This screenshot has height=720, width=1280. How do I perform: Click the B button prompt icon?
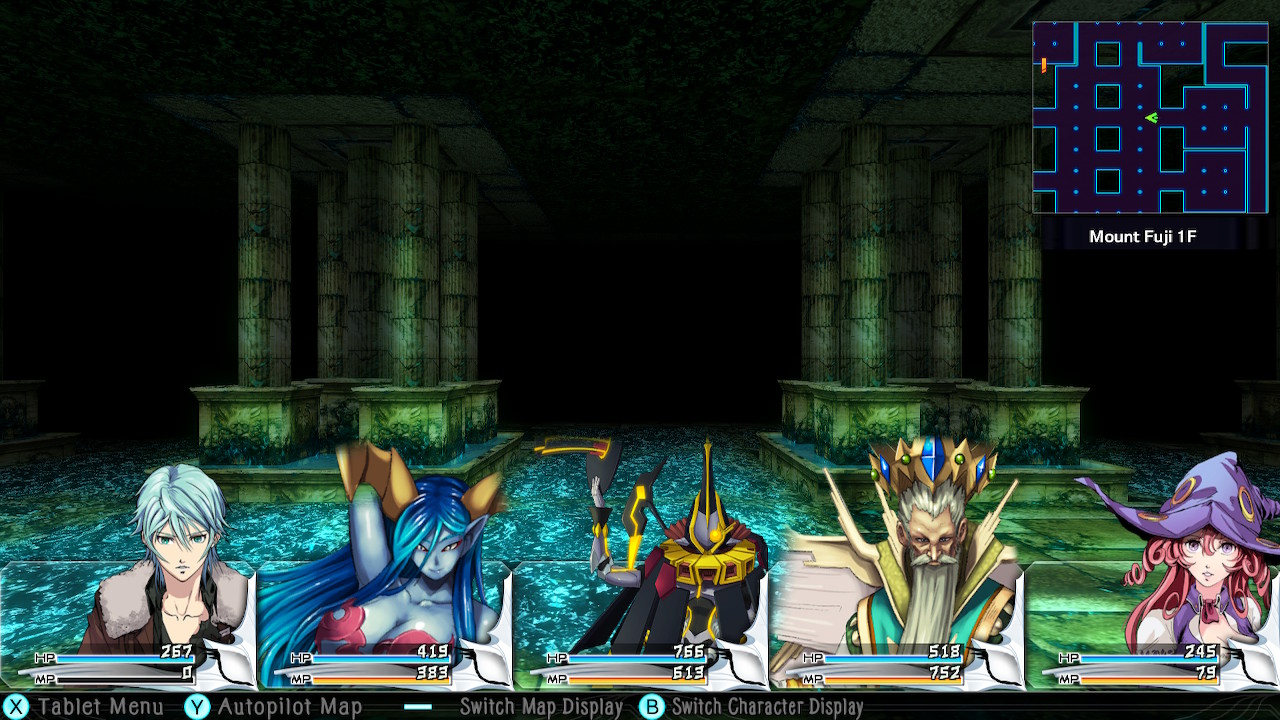pos(652,706)
